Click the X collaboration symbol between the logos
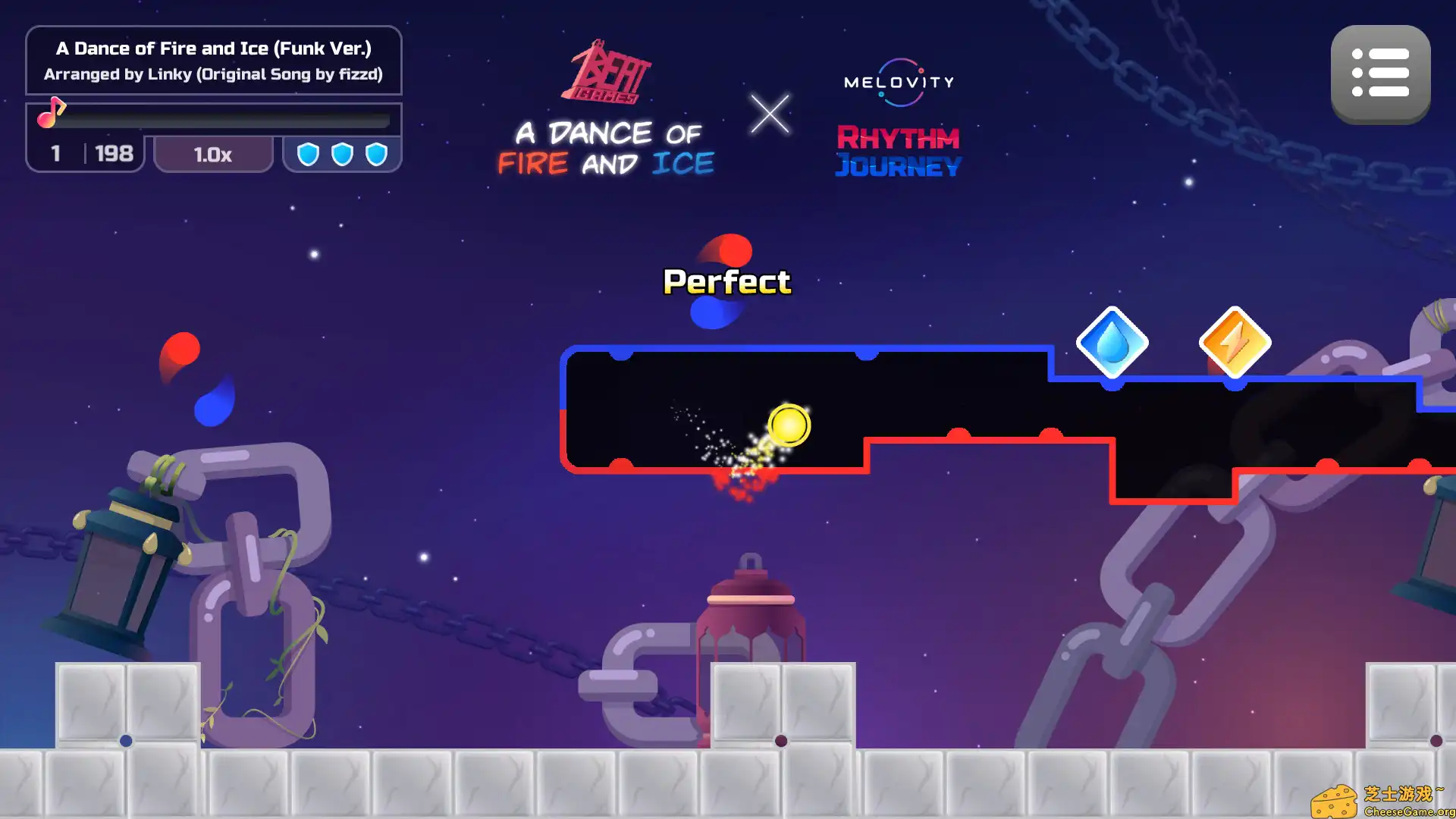Screen dimensions: 1456x819 (x=770, y=115)
